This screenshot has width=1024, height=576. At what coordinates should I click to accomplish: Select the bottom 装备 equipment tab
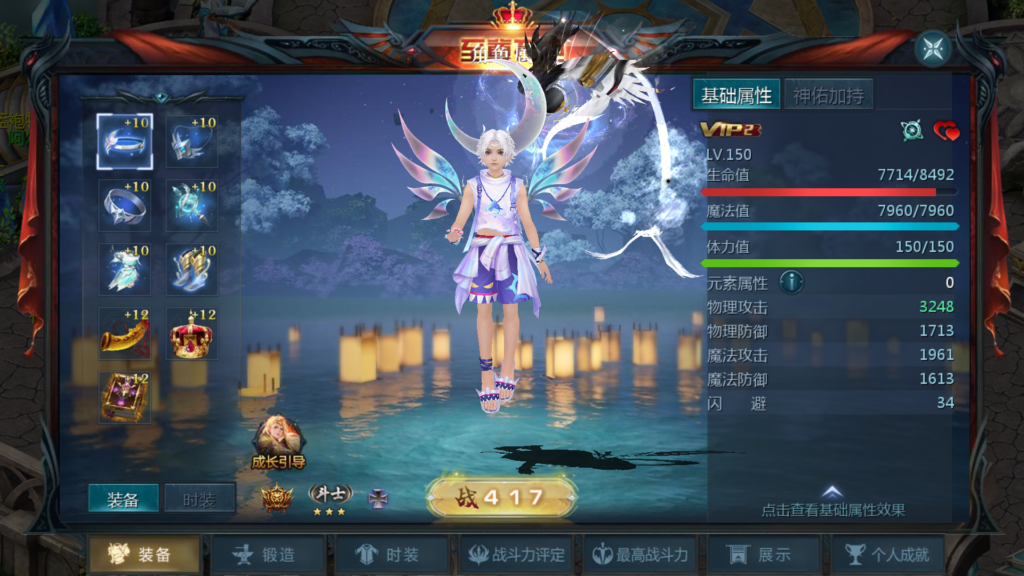143,555
